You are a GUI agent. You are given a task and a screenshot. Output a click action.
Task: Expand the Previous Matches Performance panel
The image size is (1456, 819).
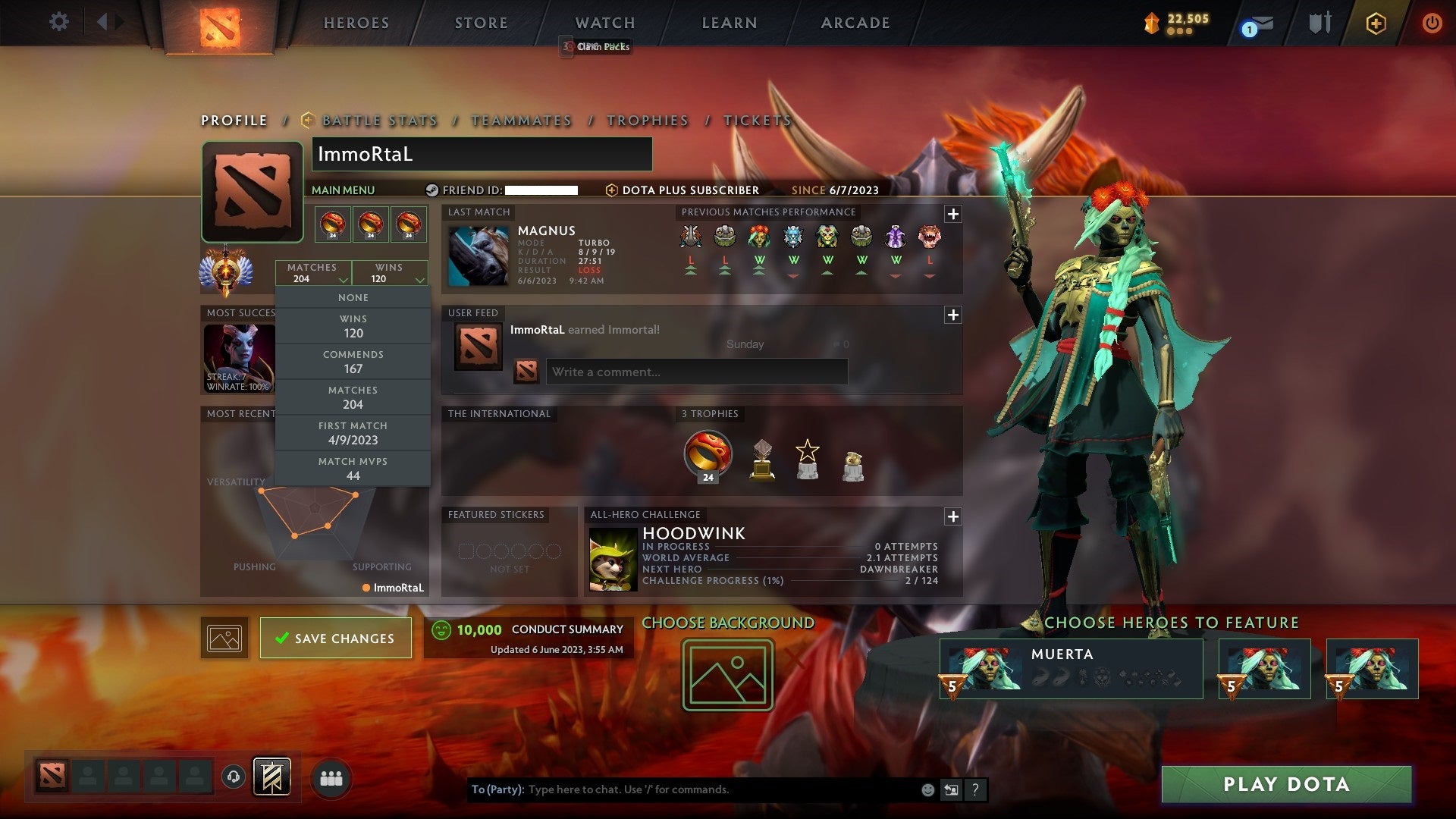(952, 215)
